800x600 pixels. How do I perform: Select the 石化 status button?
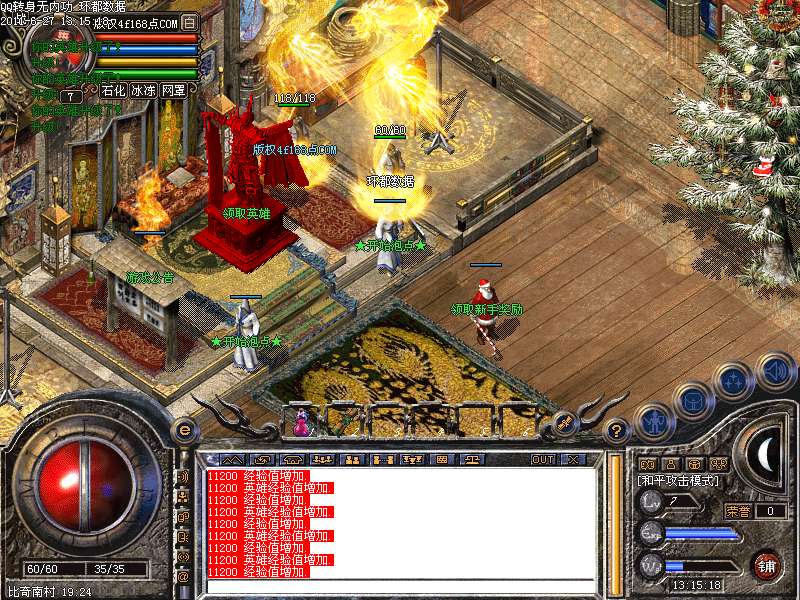113,91
